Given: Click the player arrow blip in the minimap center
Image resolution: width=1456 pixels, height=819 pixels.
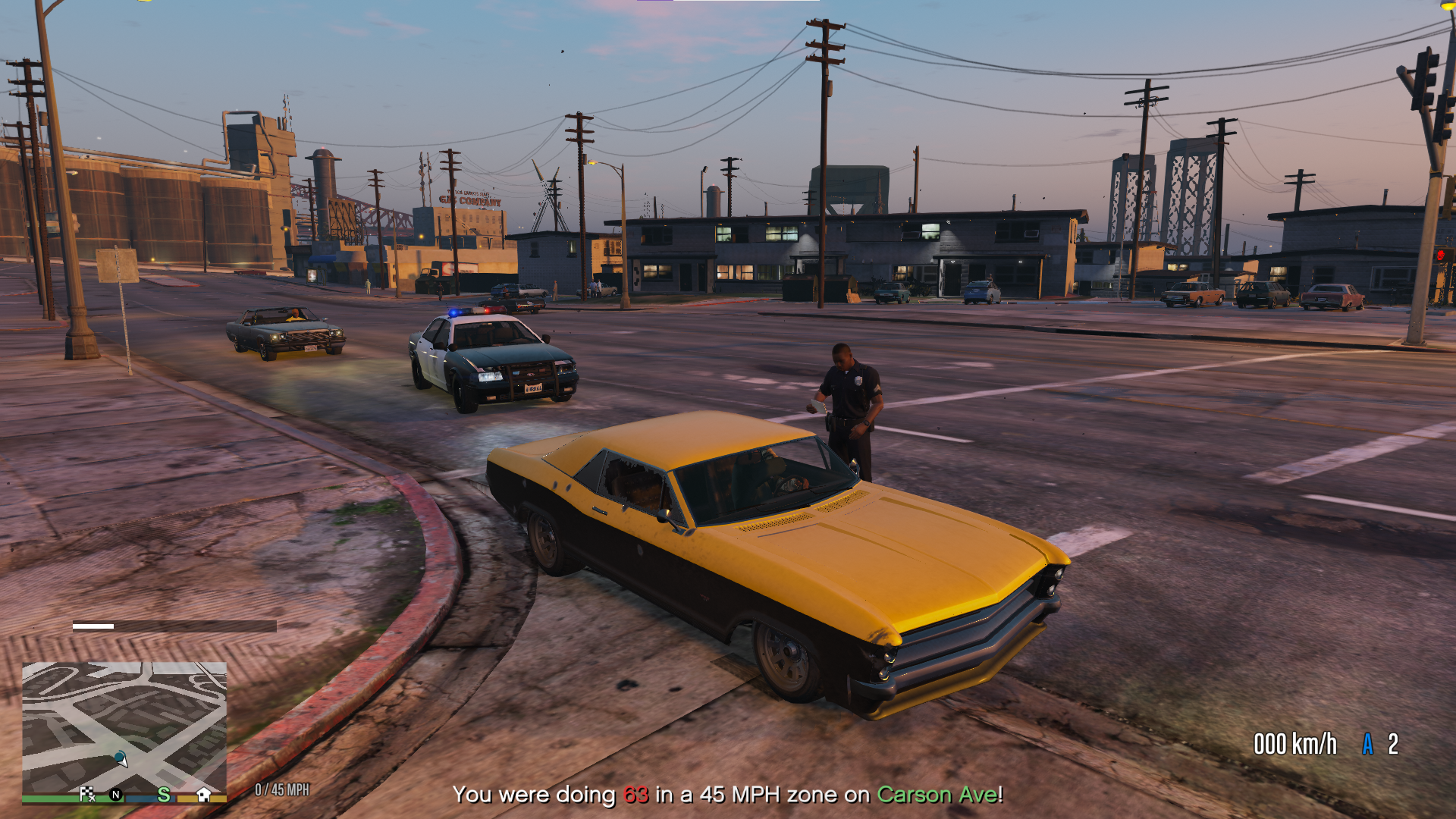Looking at the screenshot, I should [121, 762].
